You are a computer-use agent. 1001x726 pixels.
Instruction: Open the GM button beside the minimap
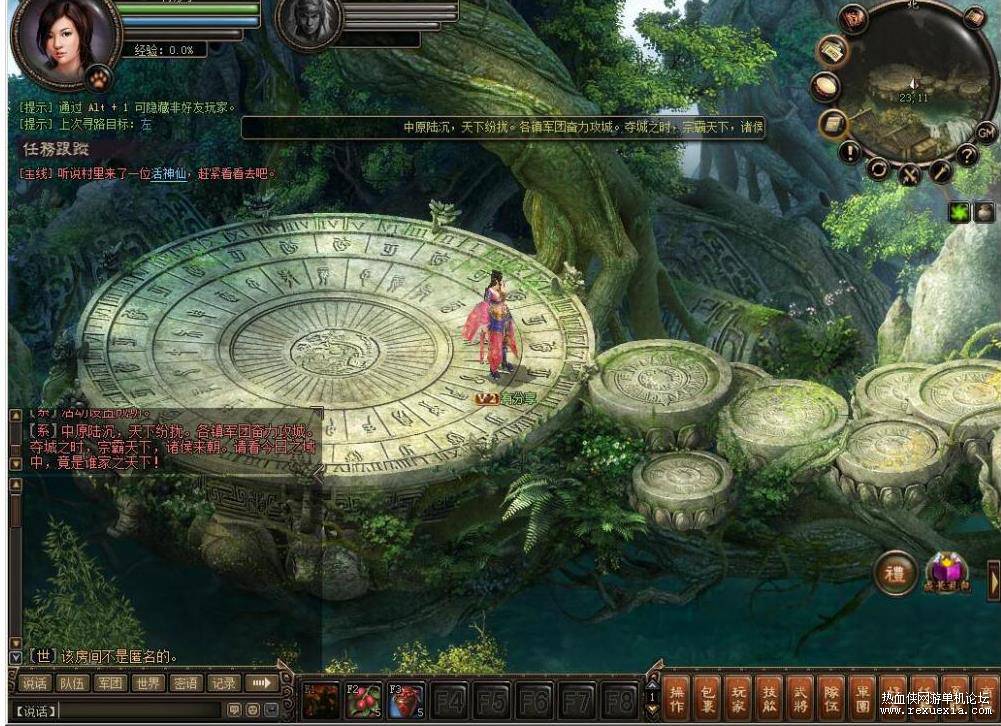tap(986, 131)
